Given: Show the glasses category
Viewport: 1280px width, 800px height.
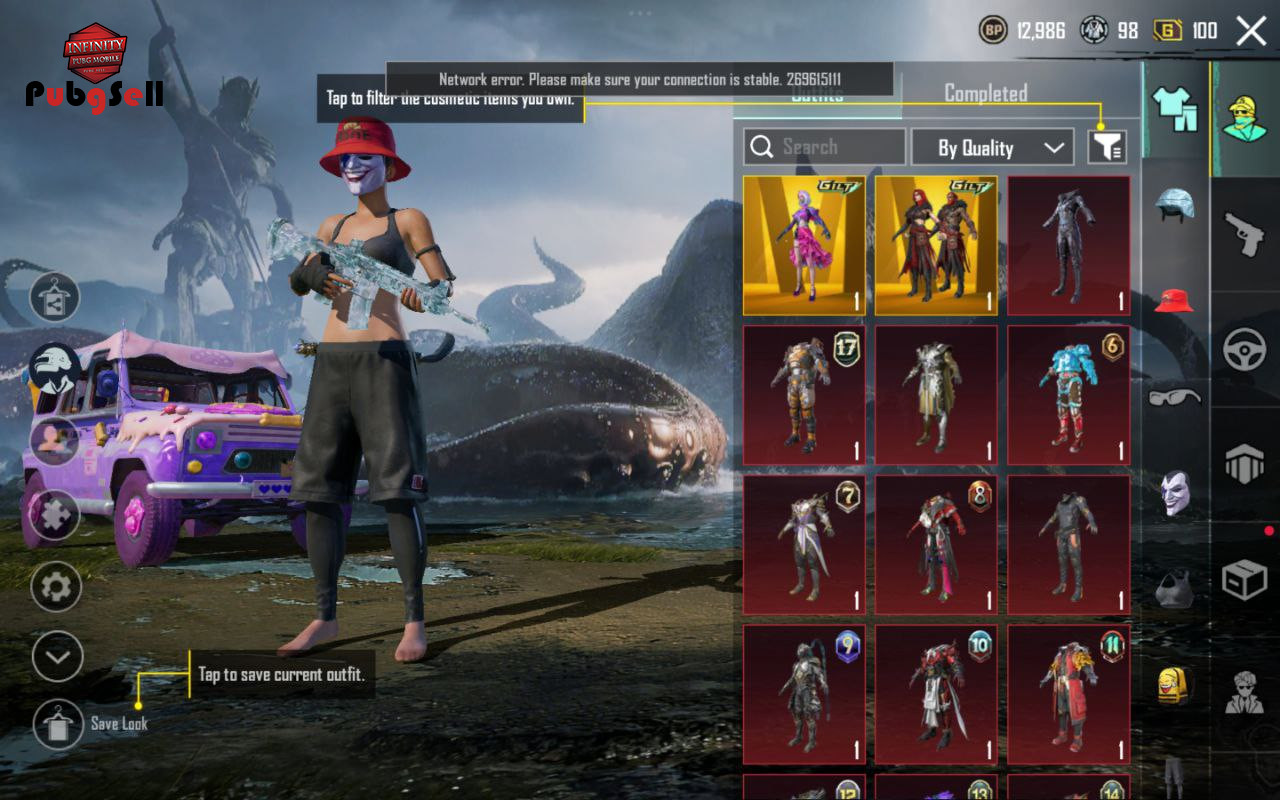Looking at the screenshot, I should (1175, 397).
